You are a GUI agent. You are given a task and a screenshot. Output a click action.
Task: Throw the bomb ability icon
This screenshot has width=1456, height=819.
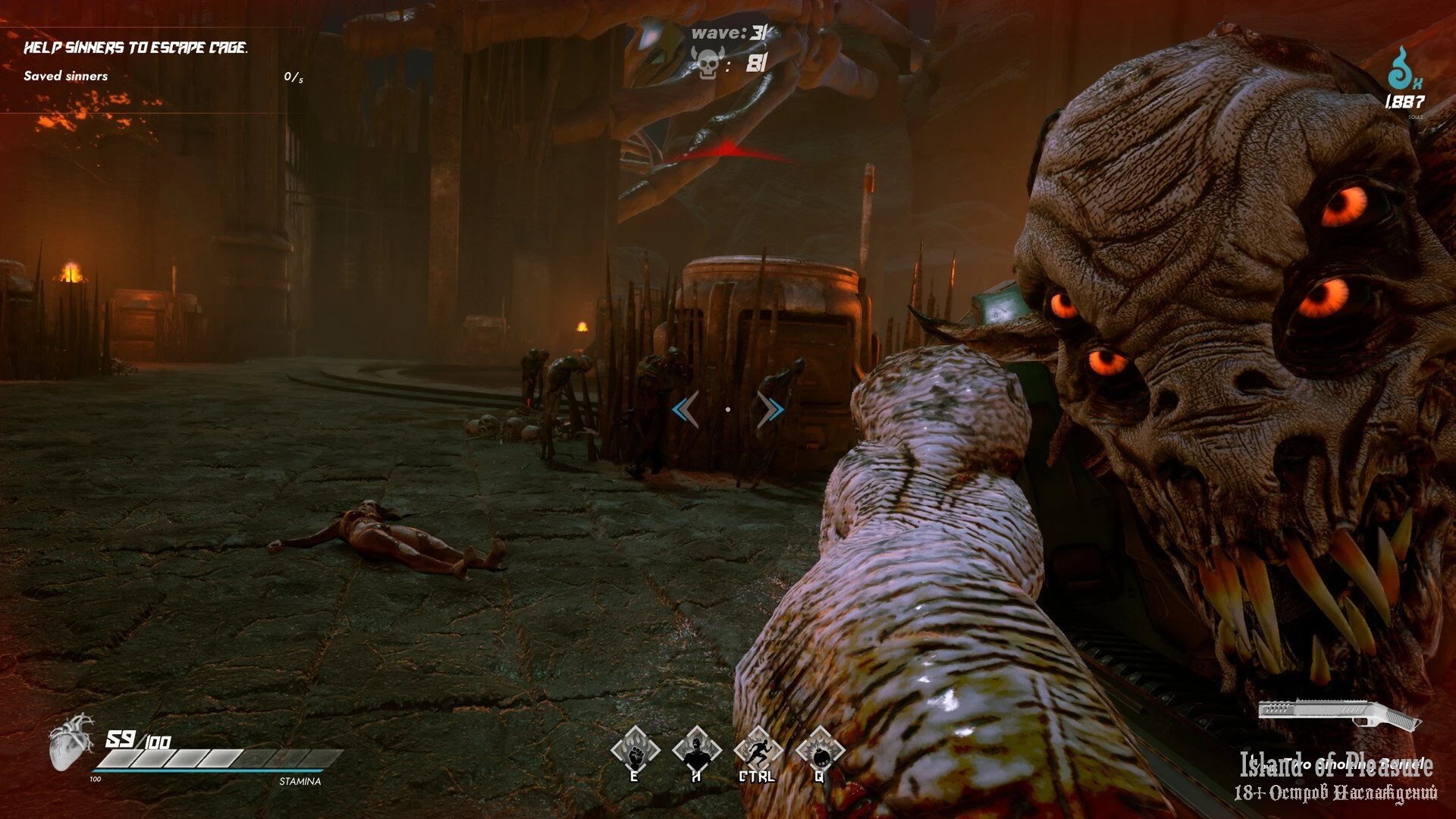[820, 751]
